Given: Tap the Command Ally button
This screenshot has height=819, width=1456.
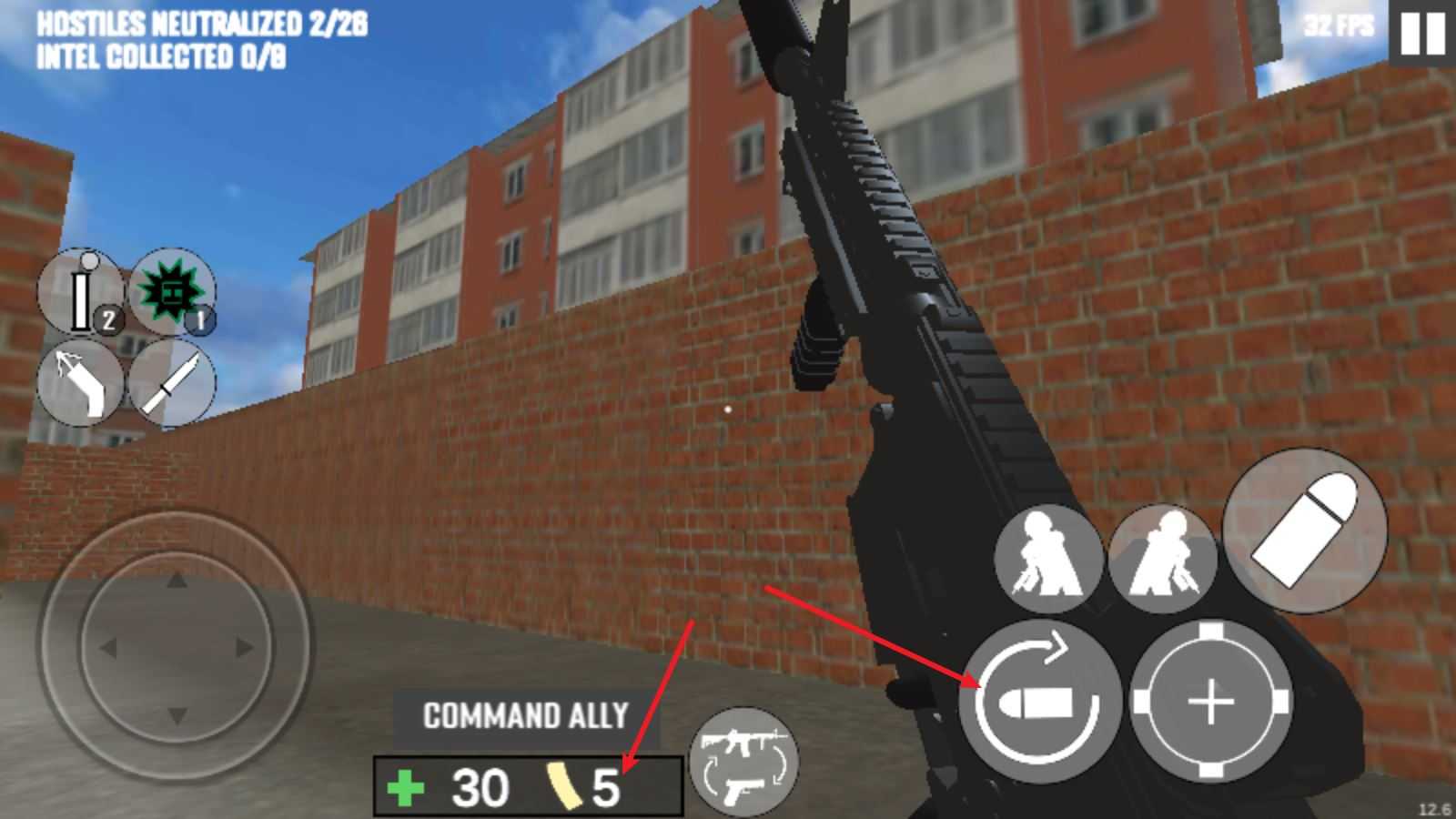Looking at the screenshot, I should (525, 716).
